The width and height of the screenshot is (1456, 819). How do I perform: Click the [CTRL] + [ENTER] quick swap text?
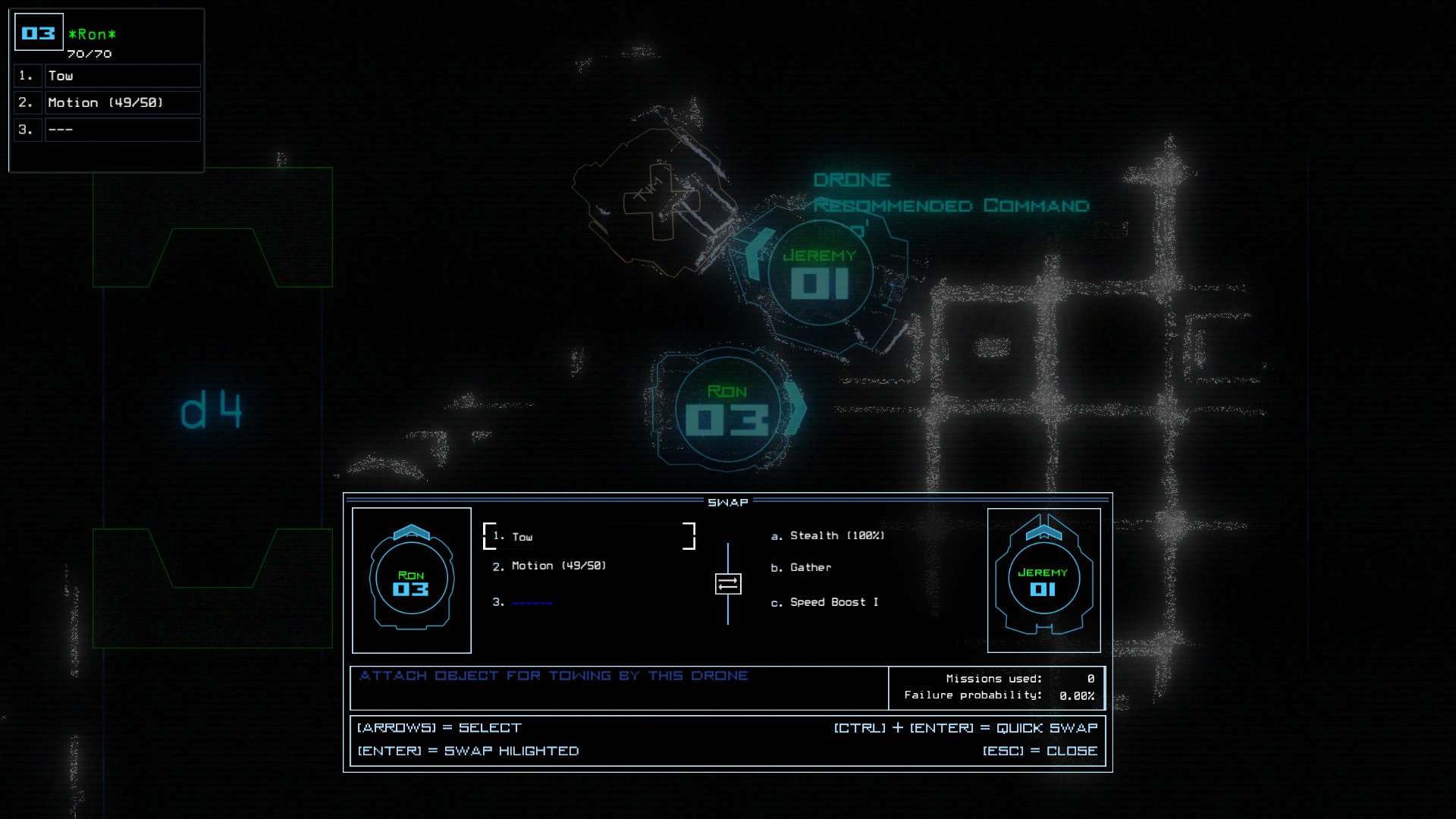pos(964,727)
